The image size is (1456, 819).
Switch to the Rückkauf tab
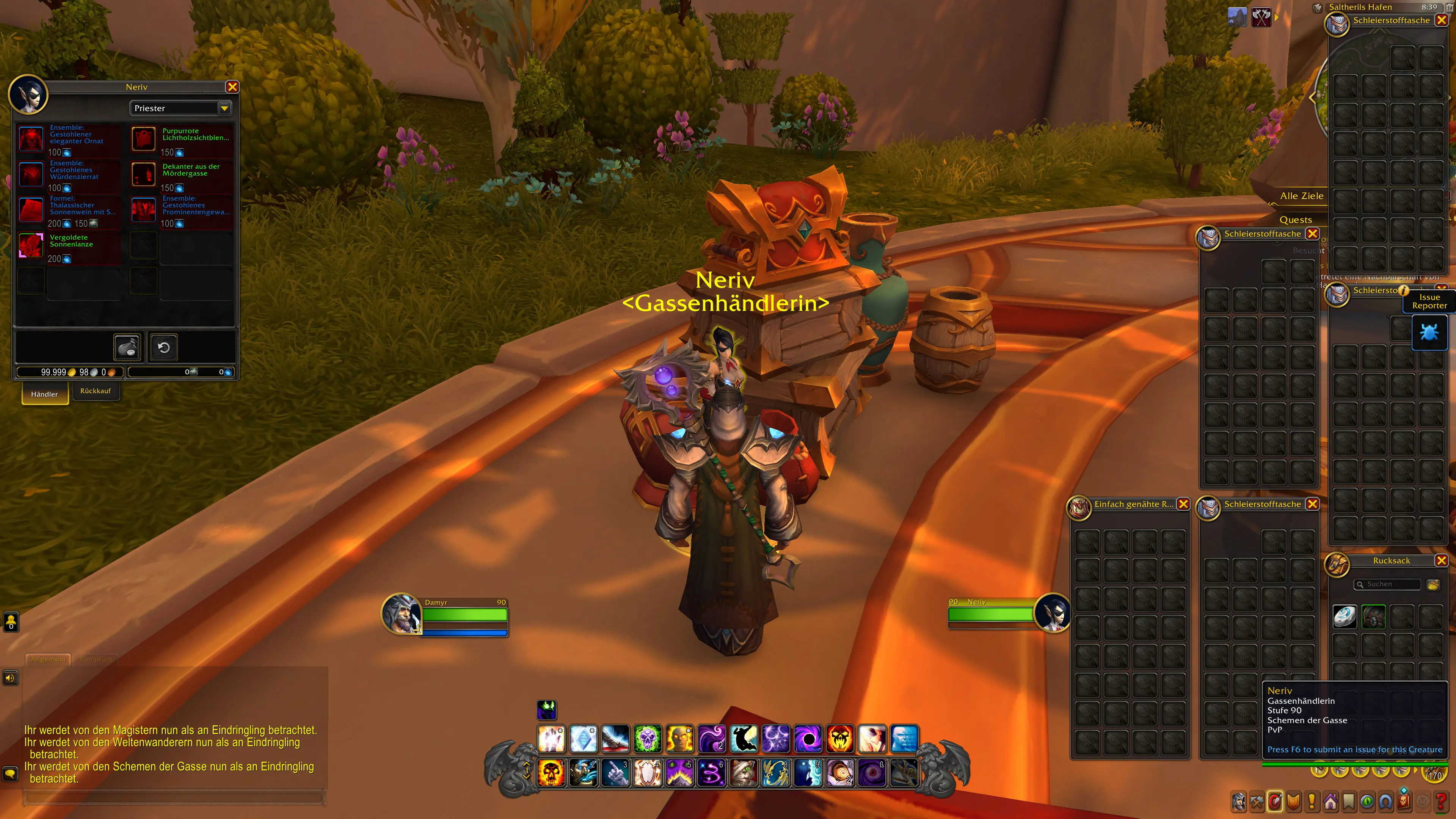96,391
